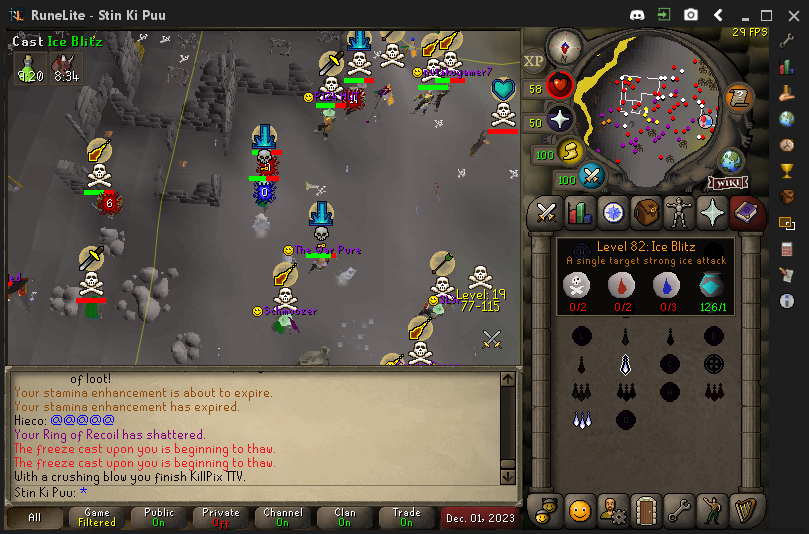
Task: Click the compass above the minimap
Action: coord(564,45)
